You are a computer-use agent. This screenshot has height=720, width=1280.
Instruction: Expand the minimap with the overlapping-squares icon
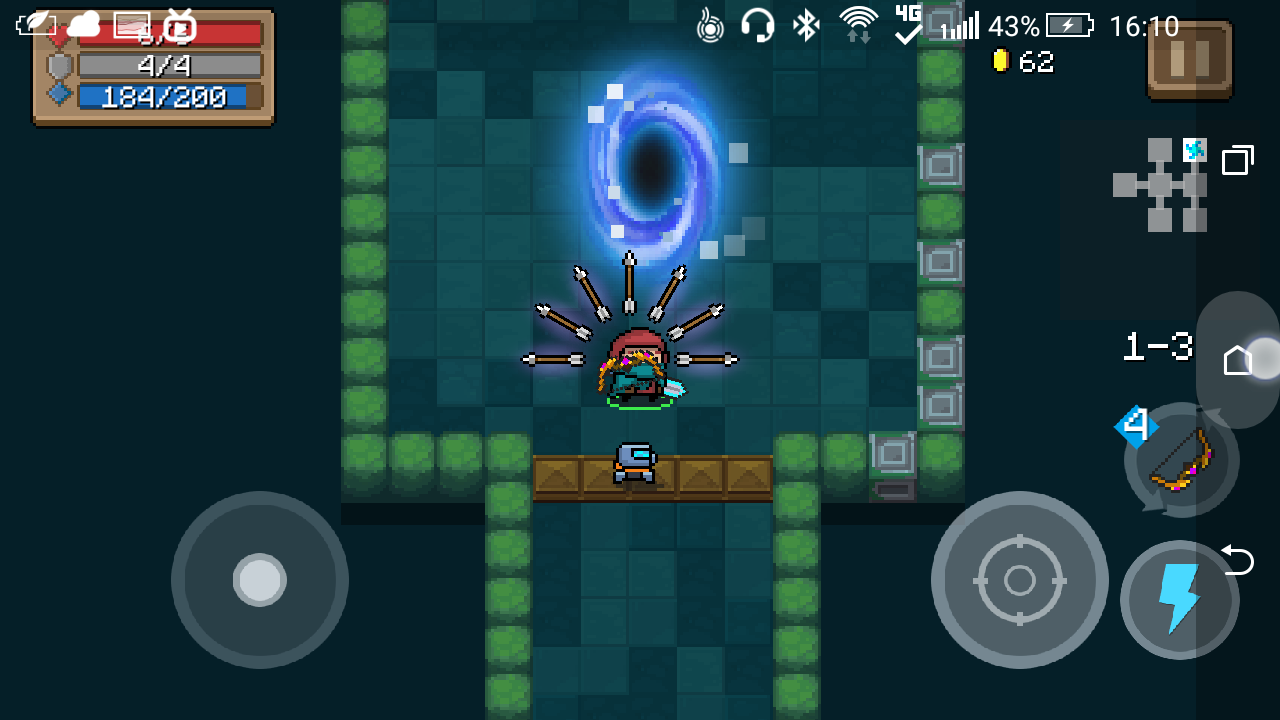tap(1239, 160)
